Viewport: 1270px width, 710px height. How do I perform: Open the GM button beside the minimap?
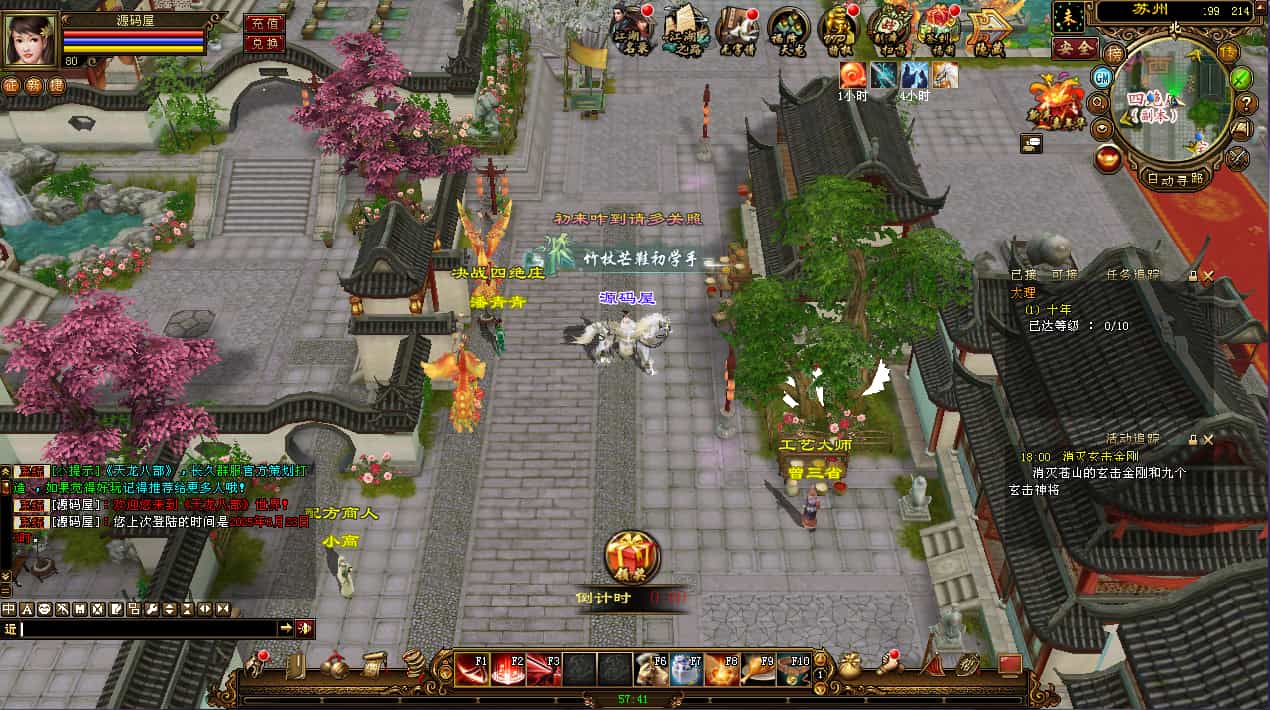(x=1102, y=77)
